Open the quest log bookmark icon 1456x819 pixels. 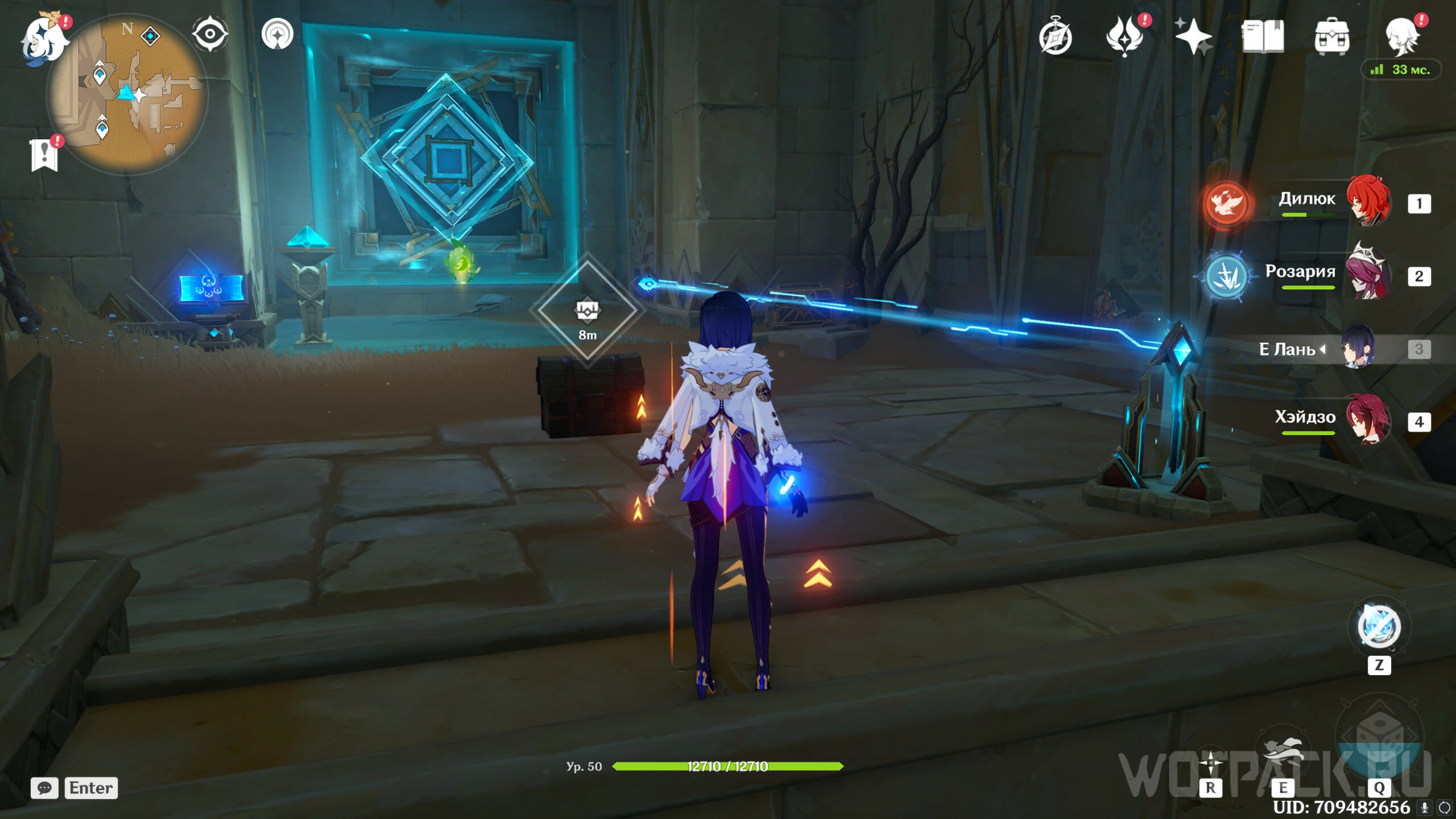pyautogui.click(x=44, y=155)
